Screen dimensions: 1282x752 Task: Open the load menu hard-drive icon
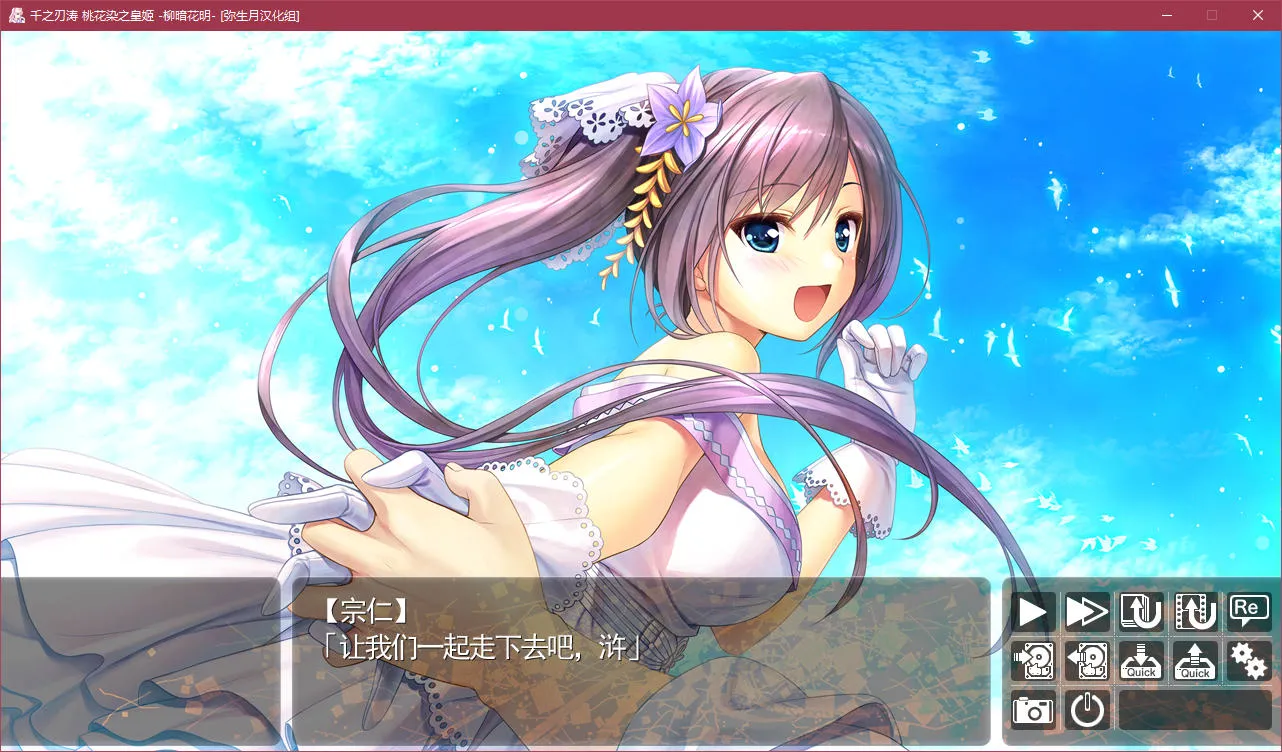tap(1087, 661)
